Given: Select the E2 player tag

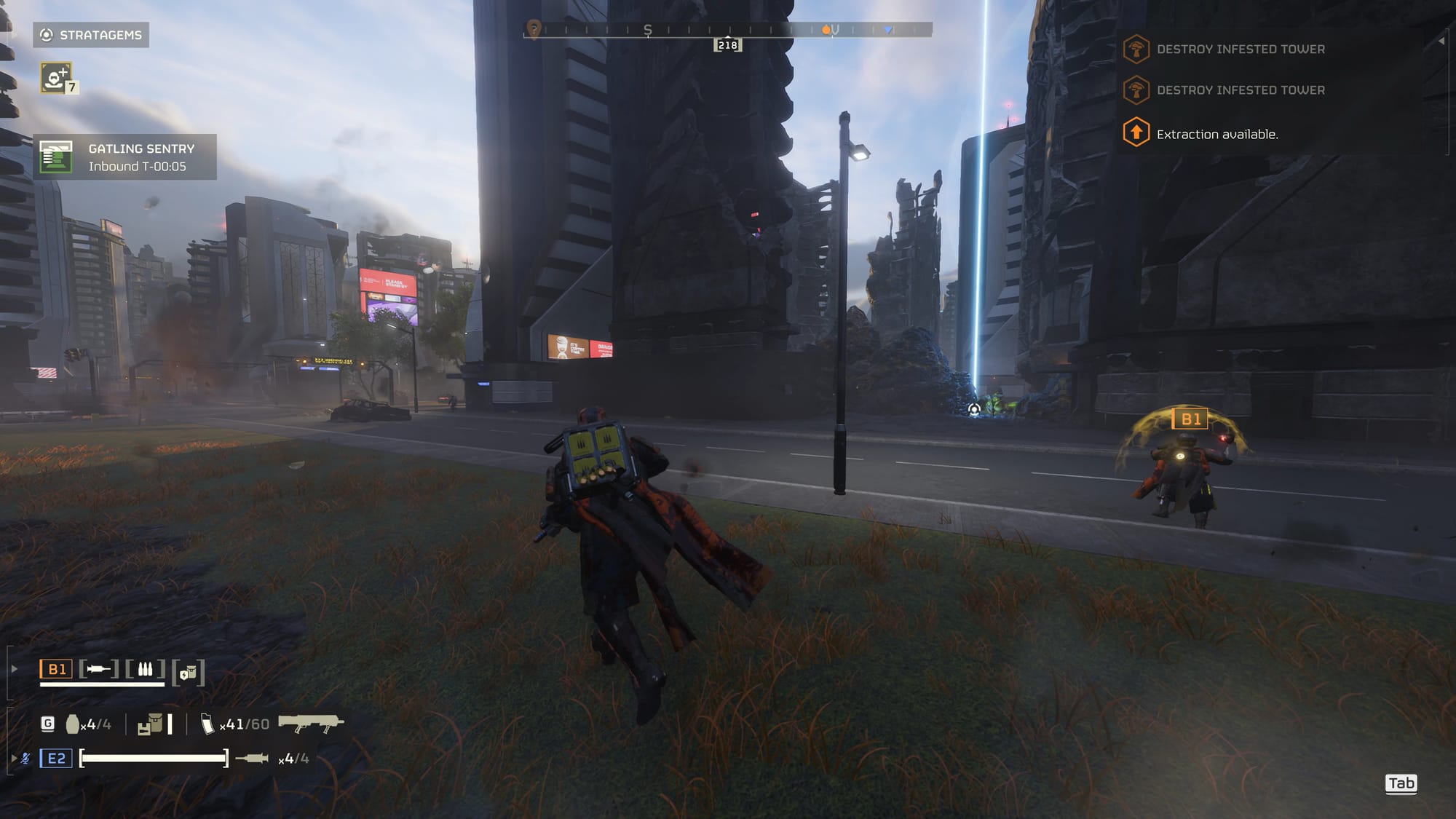Looking at the screenshot, I should 56,759.
